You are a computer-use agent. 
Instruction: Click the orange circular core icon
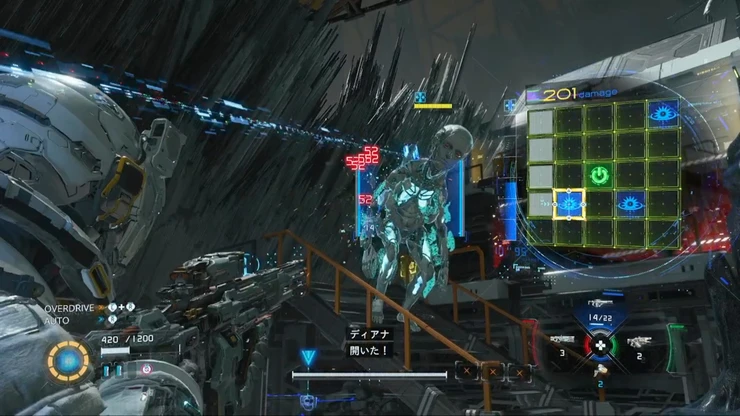coord(69,360)
